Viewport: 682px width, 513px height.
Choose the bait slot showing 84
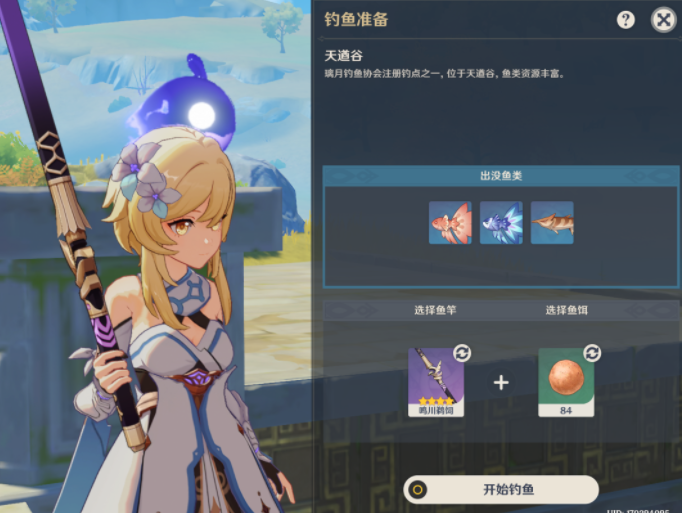point(566,382)
